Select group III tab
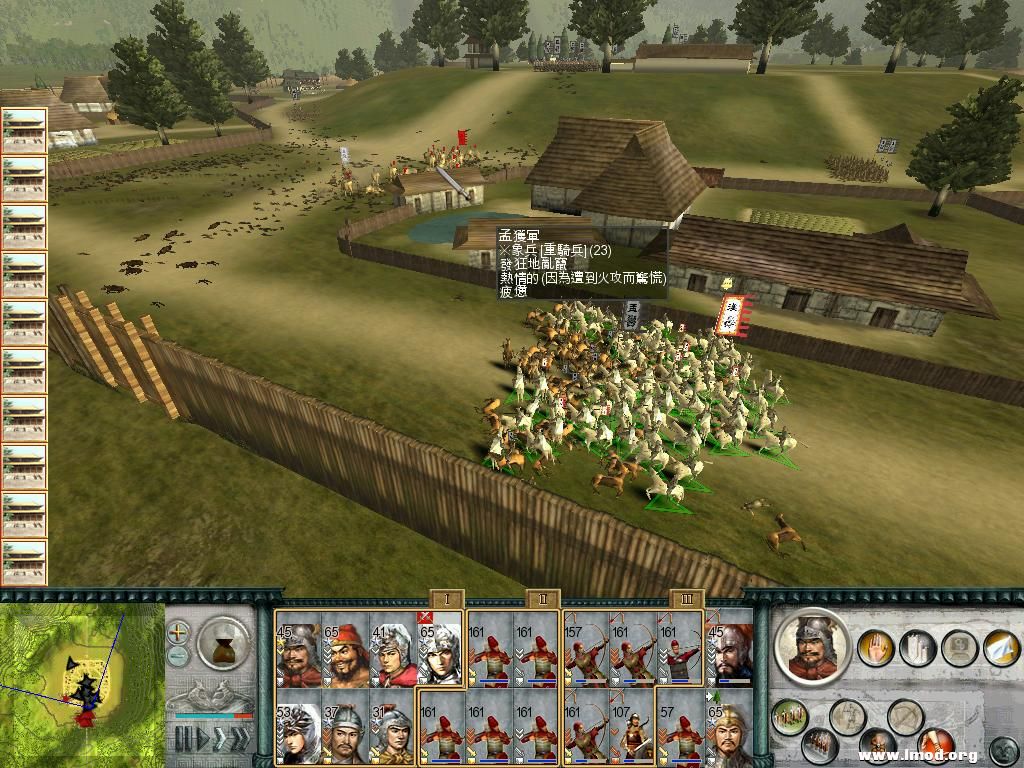 tap(687, 600)
